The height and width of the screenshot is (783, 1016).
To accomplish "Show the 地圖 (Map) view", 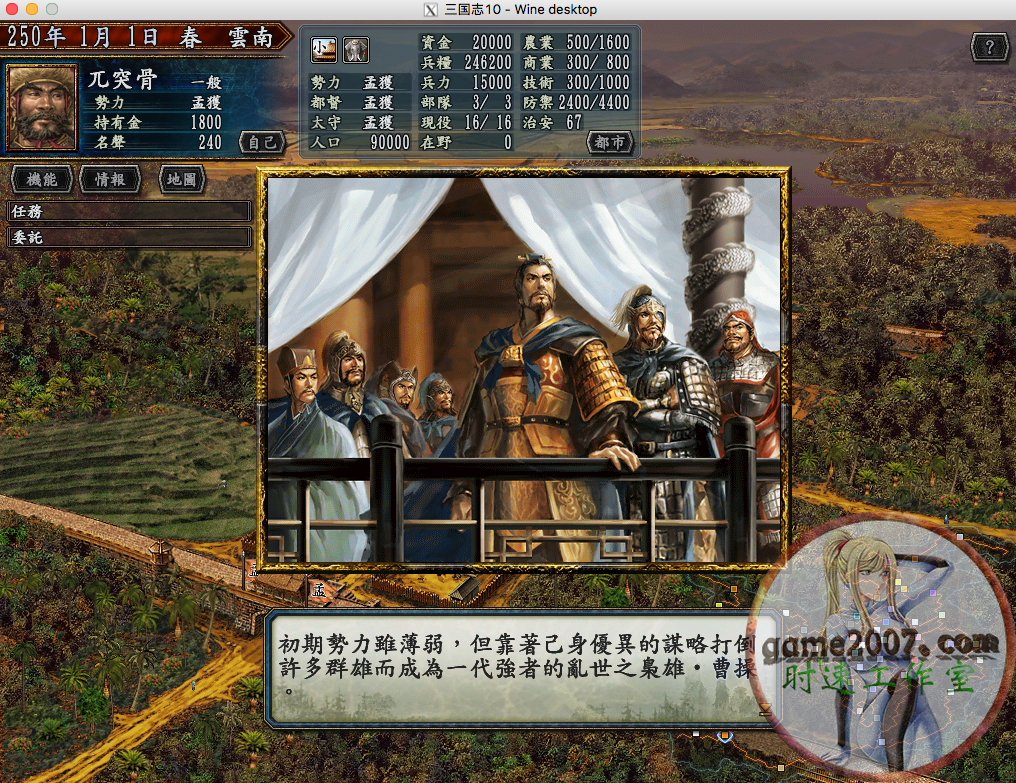I will point(181,180).
